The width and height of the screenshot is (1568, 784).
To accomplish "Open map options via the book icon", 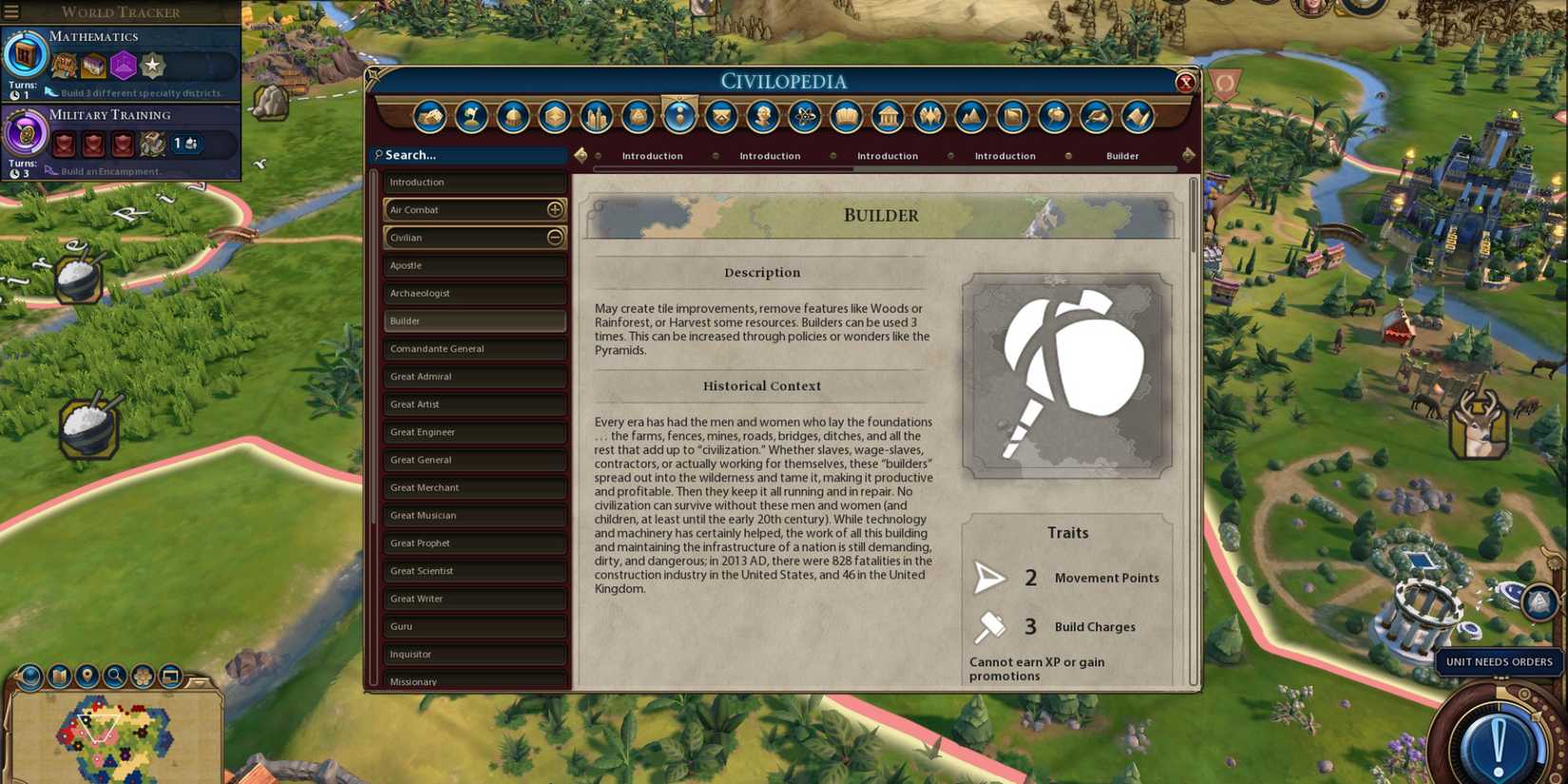I will pyautogui.click(x=58, y=677).
